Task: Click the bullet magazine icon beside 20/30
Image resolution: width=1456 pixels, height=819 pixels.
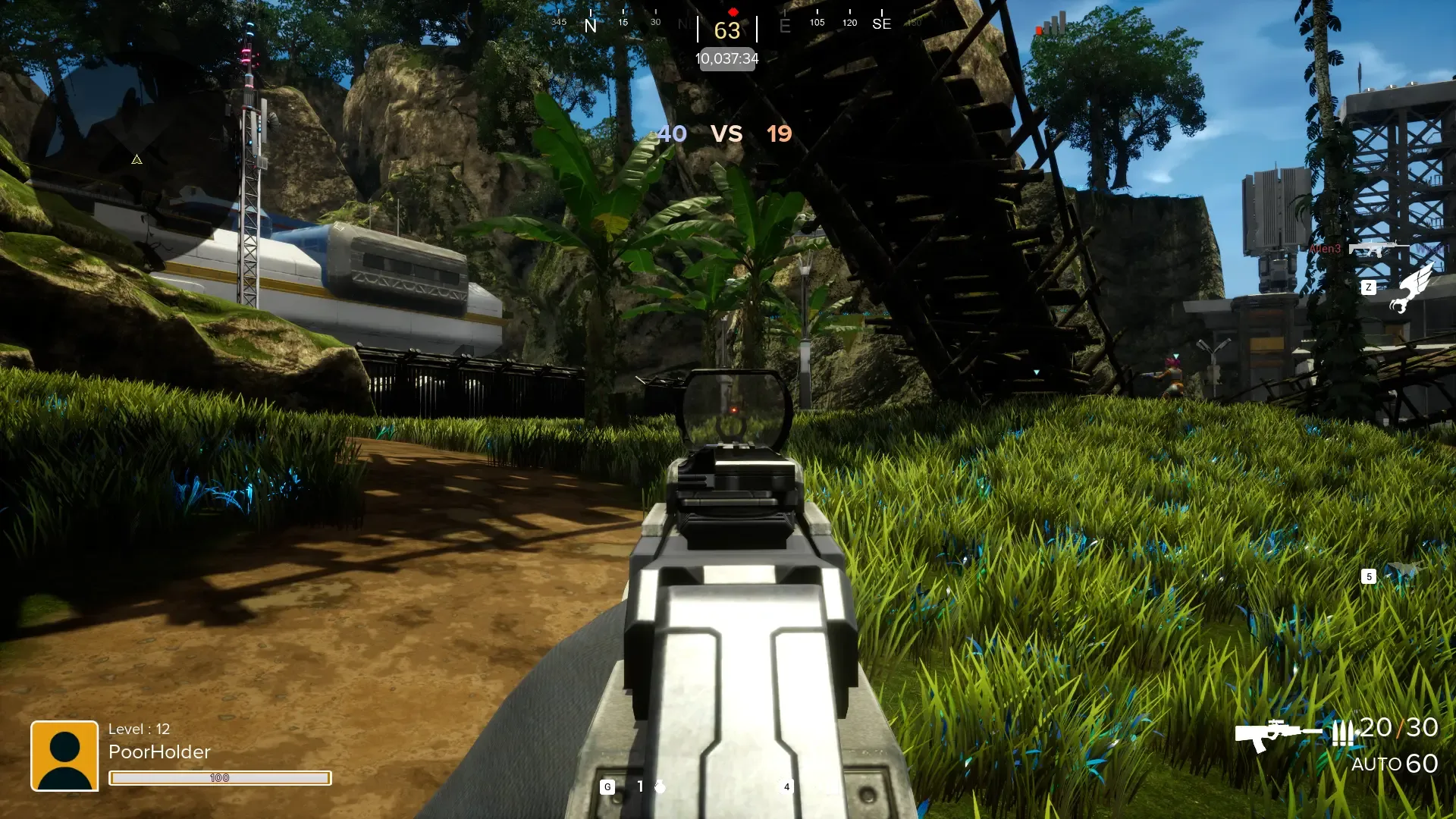Action: click(1342, 733)
